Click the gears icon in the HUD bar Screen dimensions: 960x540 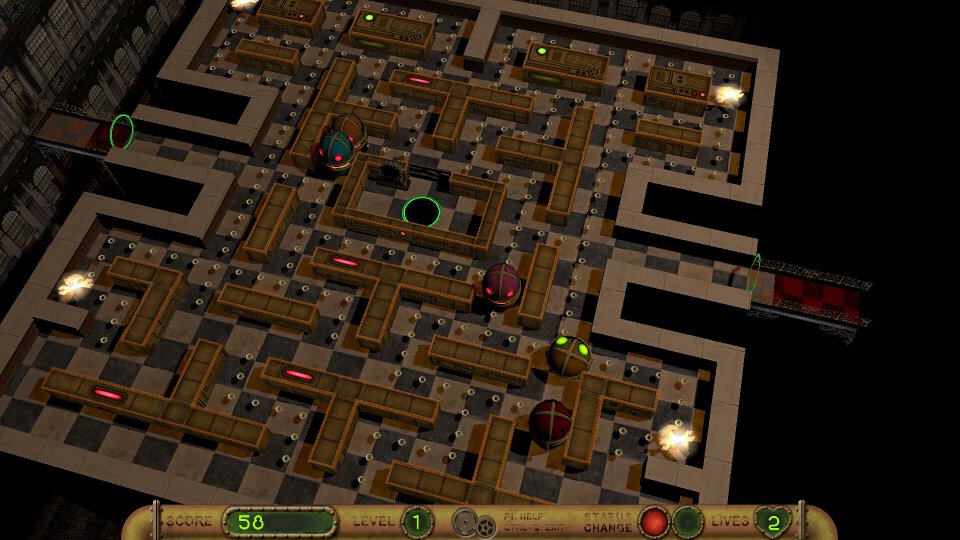pyautogui.click(x=469, y=522)
